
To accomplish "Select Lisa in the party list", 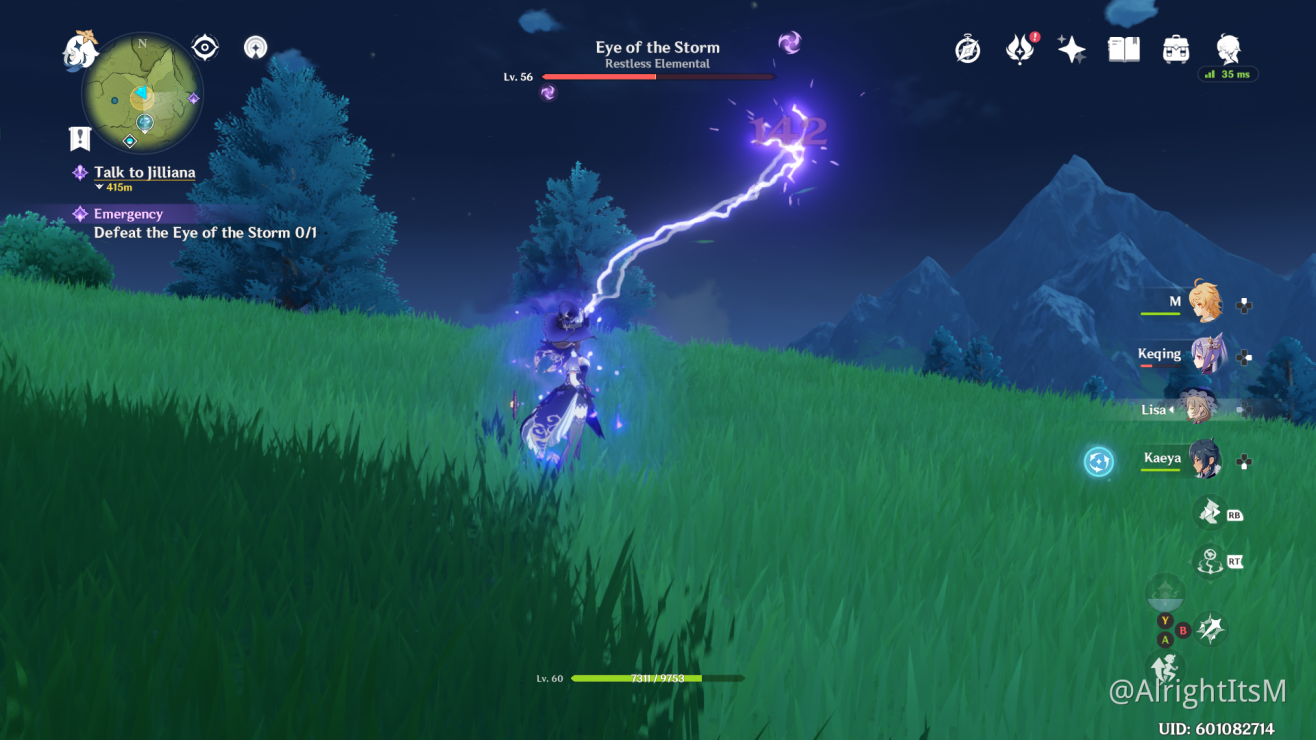I will [x=1195, y=408].
